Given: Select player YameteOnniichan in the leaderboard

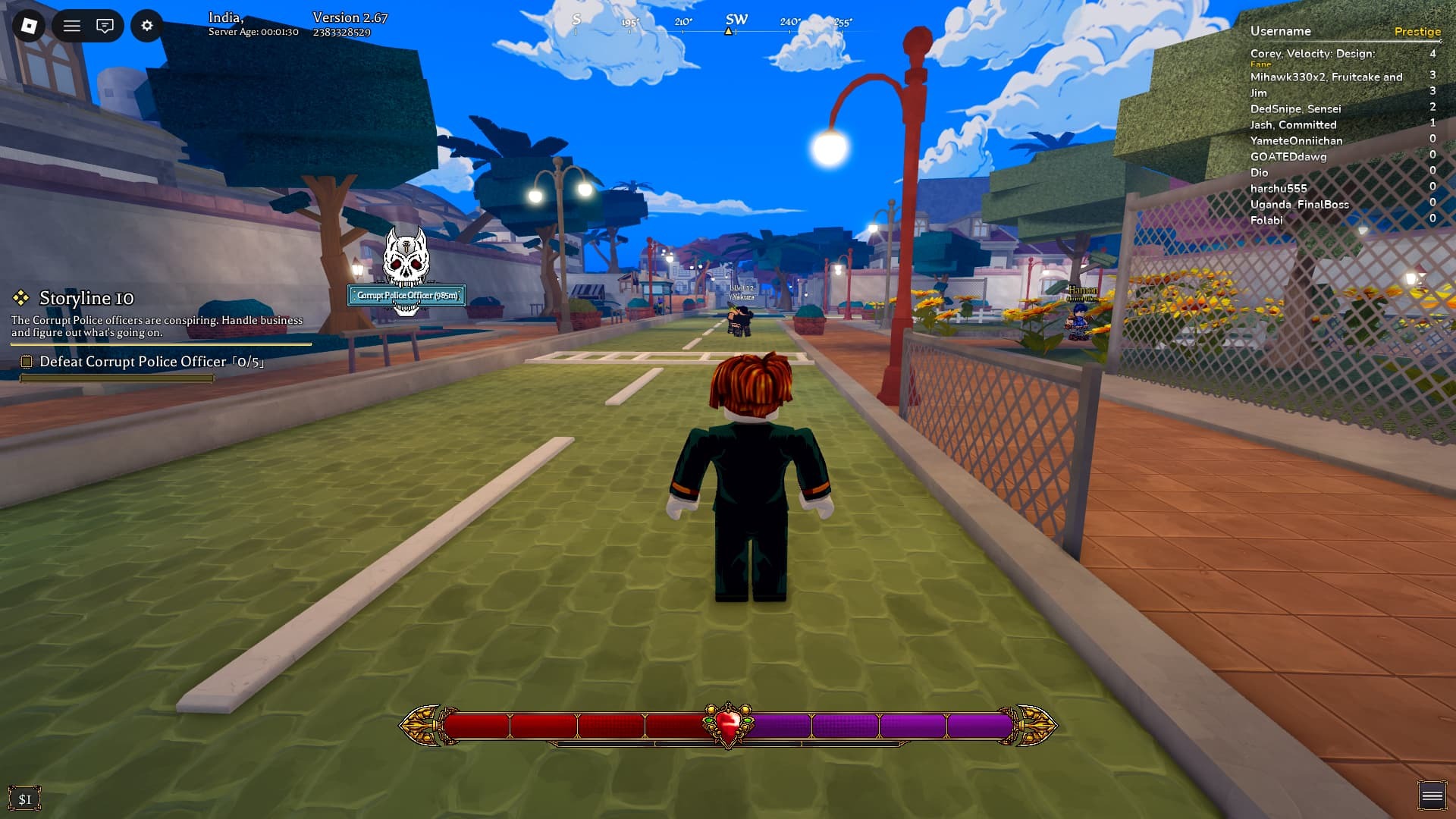Looking at the screenshot, I should 1296,140.
